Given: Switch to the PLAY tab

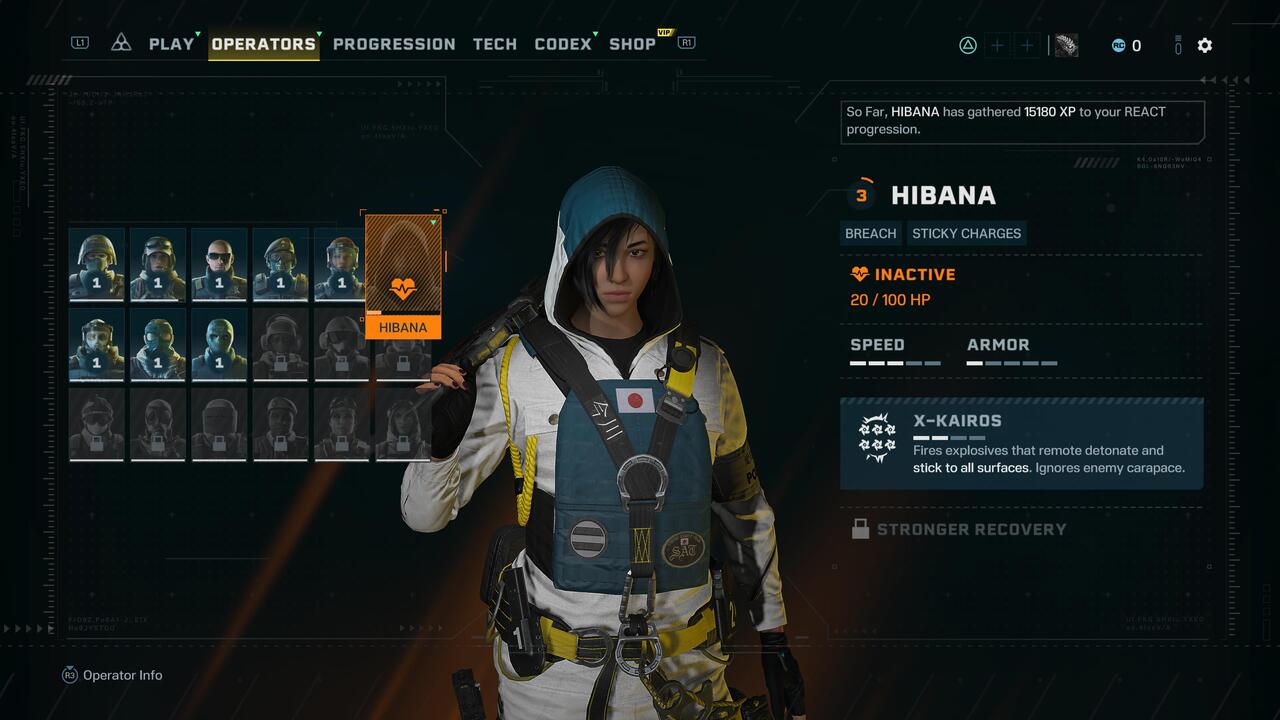Looking at the screenshot, I should [x=171, y=44].
